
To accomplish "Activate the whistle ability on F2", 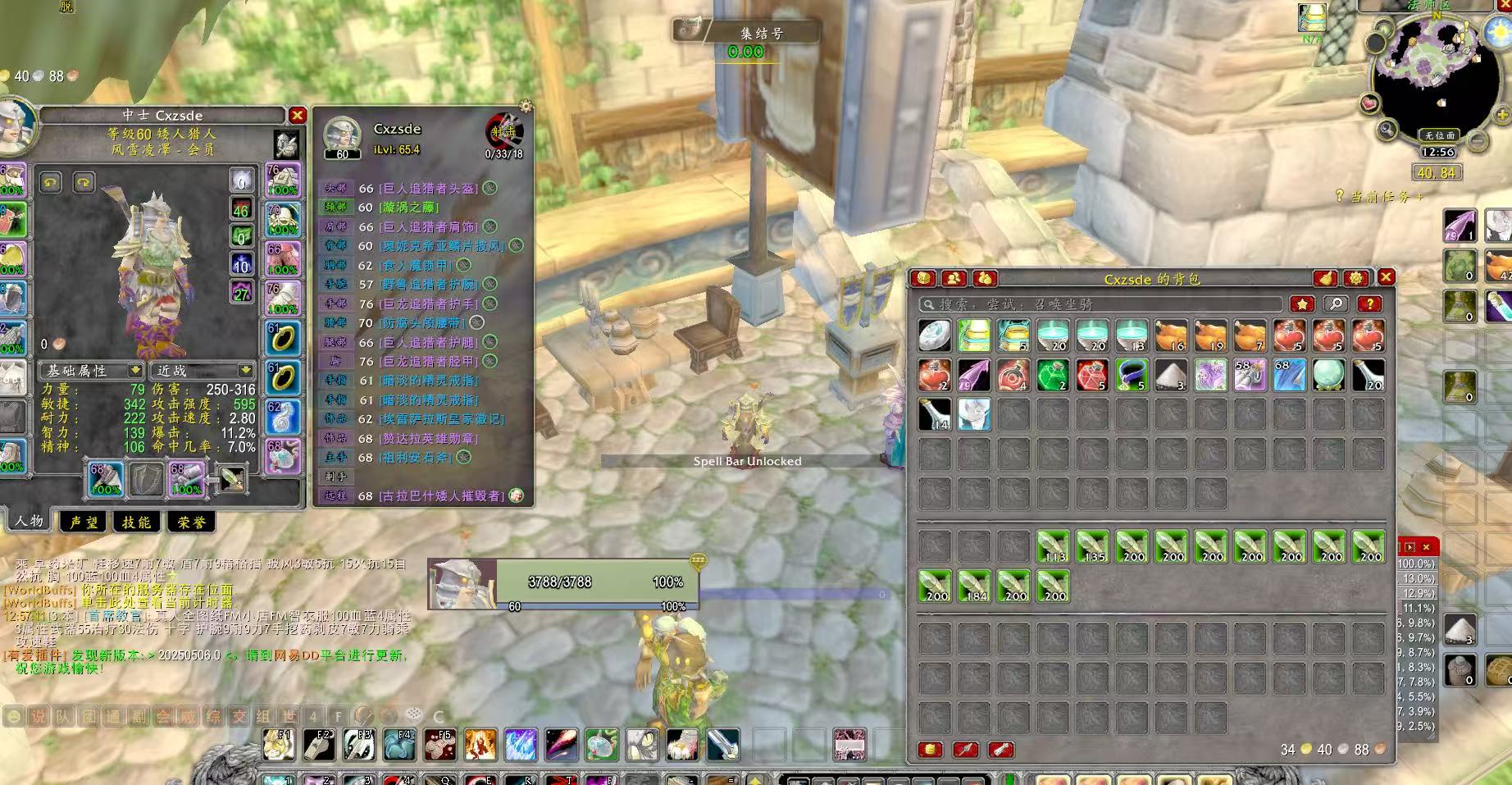I will [318, 745].
